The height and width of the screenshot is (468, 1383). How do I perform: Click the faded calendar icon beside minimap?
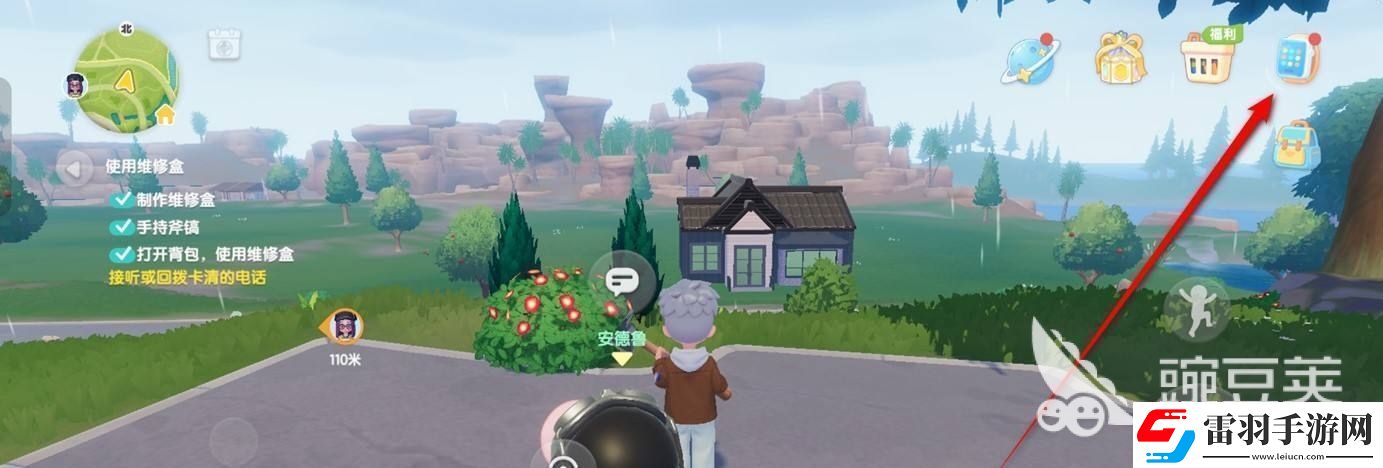coord(222,45)
